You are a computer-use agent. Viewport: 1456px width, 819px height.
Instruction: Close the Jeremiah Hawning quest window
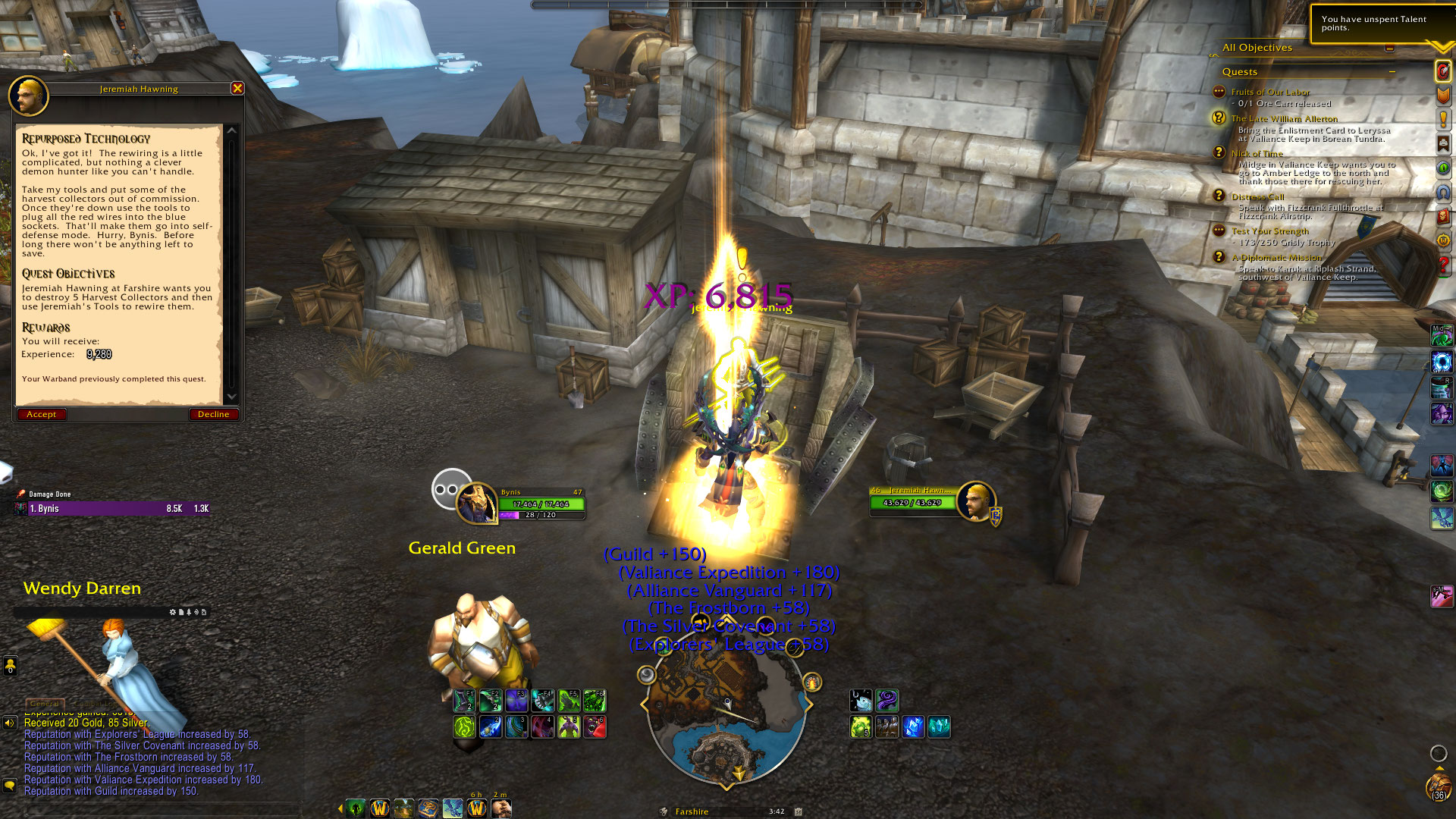click(237, 88)
